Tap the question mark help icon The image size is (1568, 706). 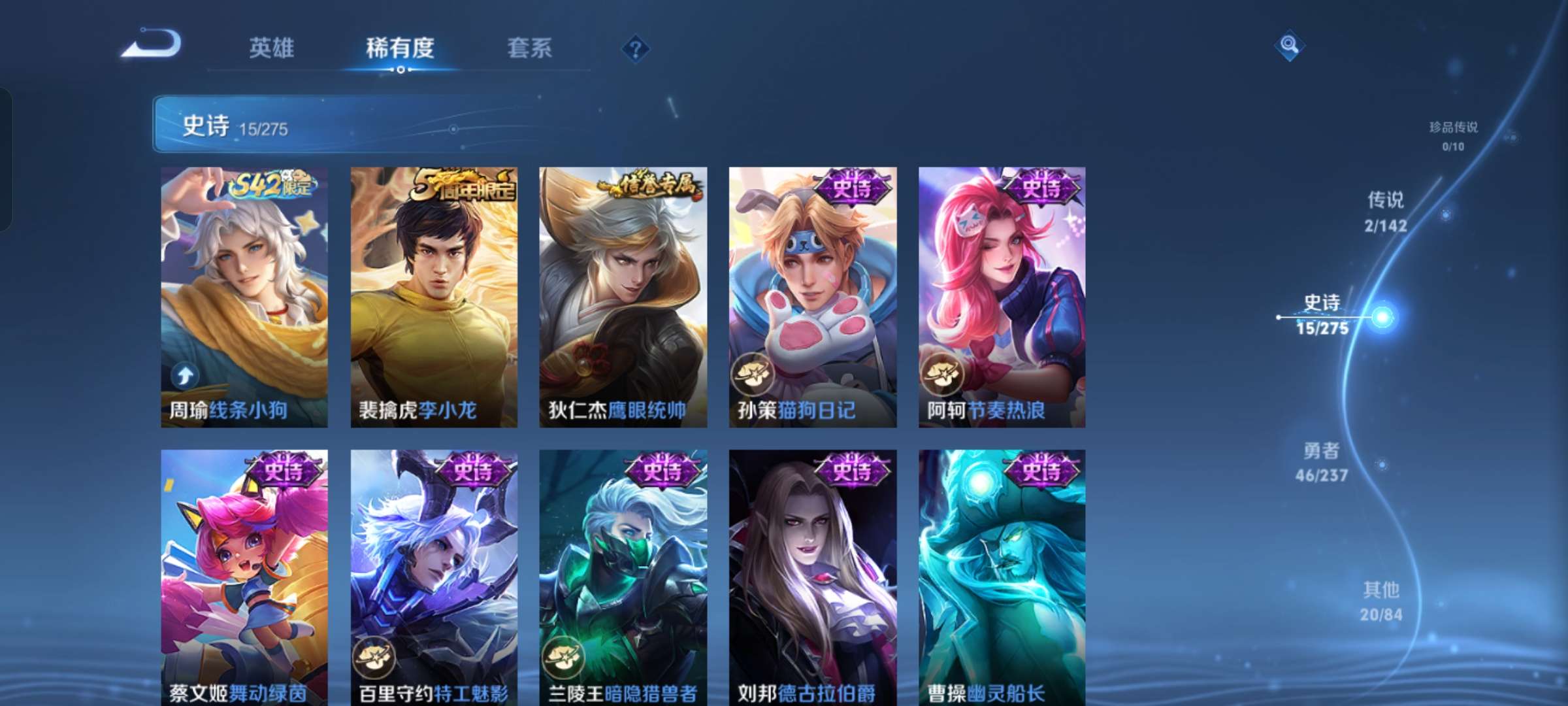coord(637,48)
